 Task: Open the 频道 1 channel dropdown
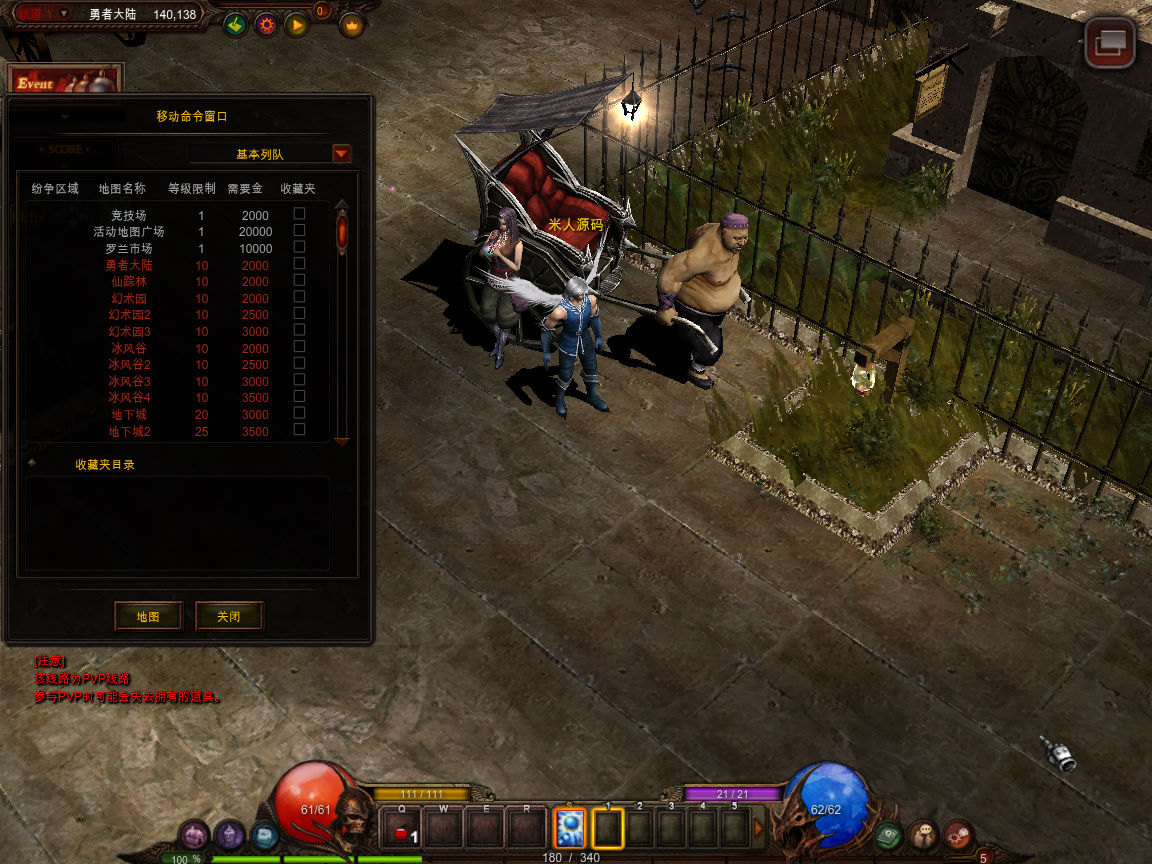click(x=64, y=13)
